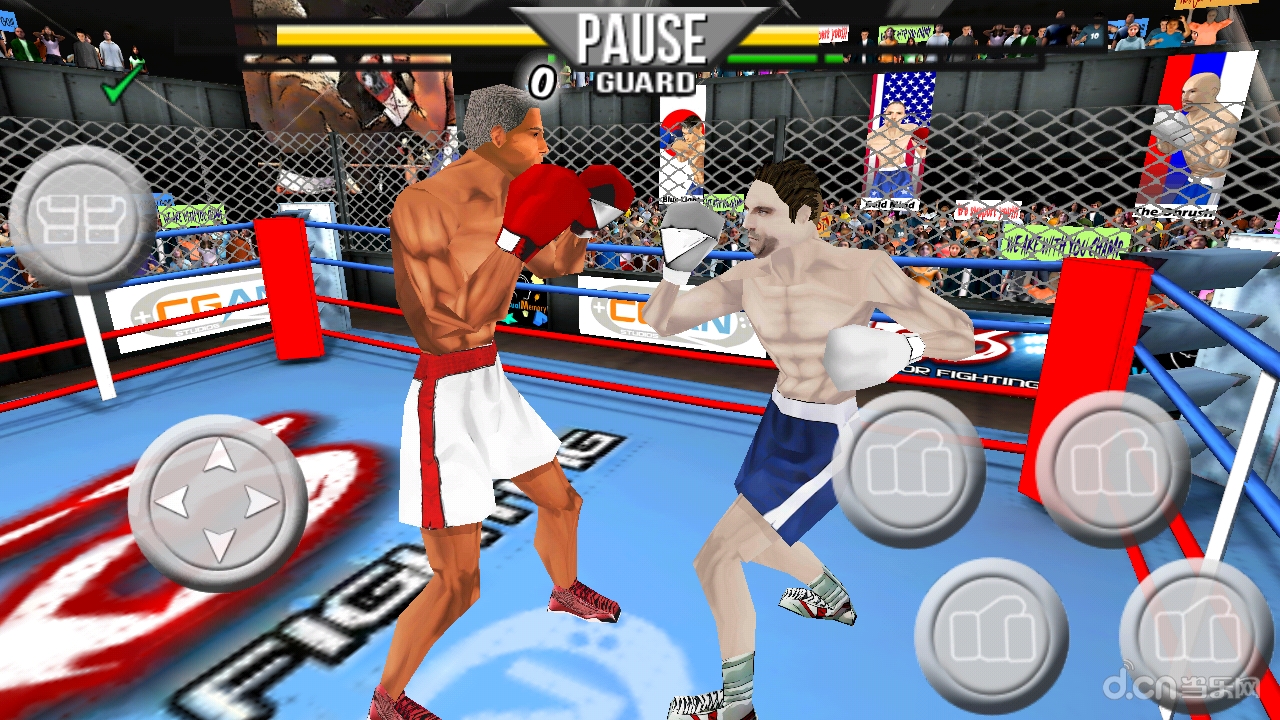The image size is (1280, 720).
Task: Move left with the d-pad arrow
Action: pos(173,502)
